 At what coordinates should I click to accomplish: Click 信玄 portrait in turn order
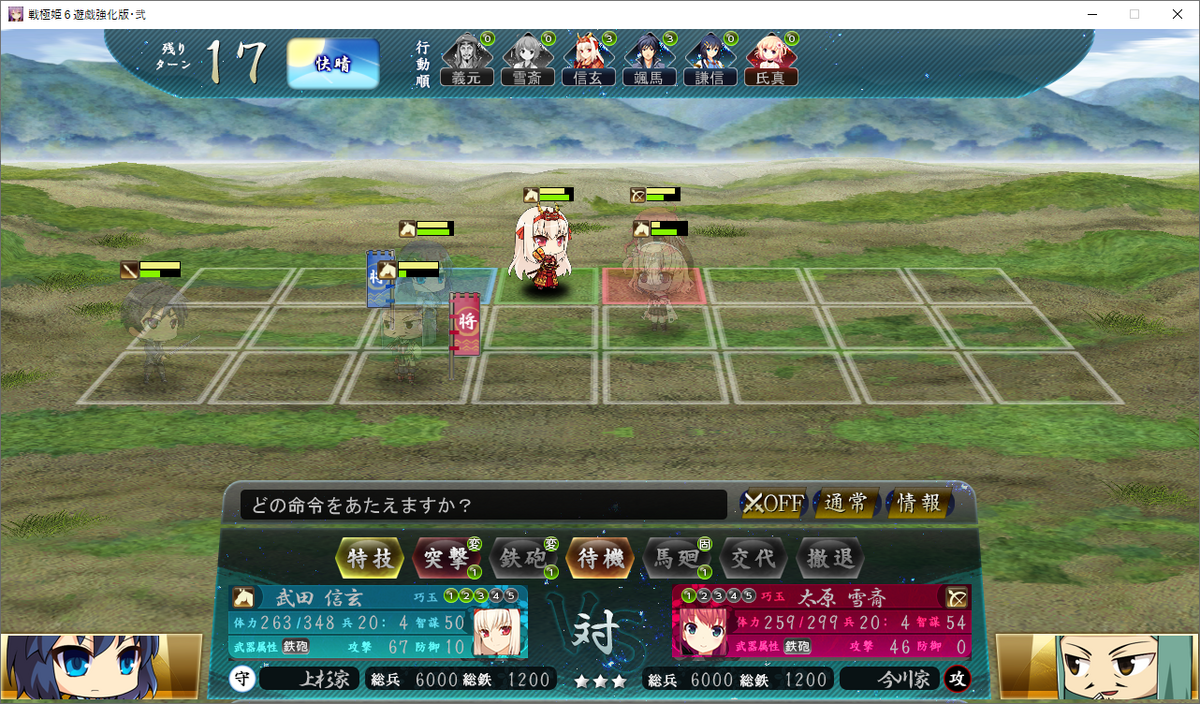pyautogui.click(x=587, y=60)
